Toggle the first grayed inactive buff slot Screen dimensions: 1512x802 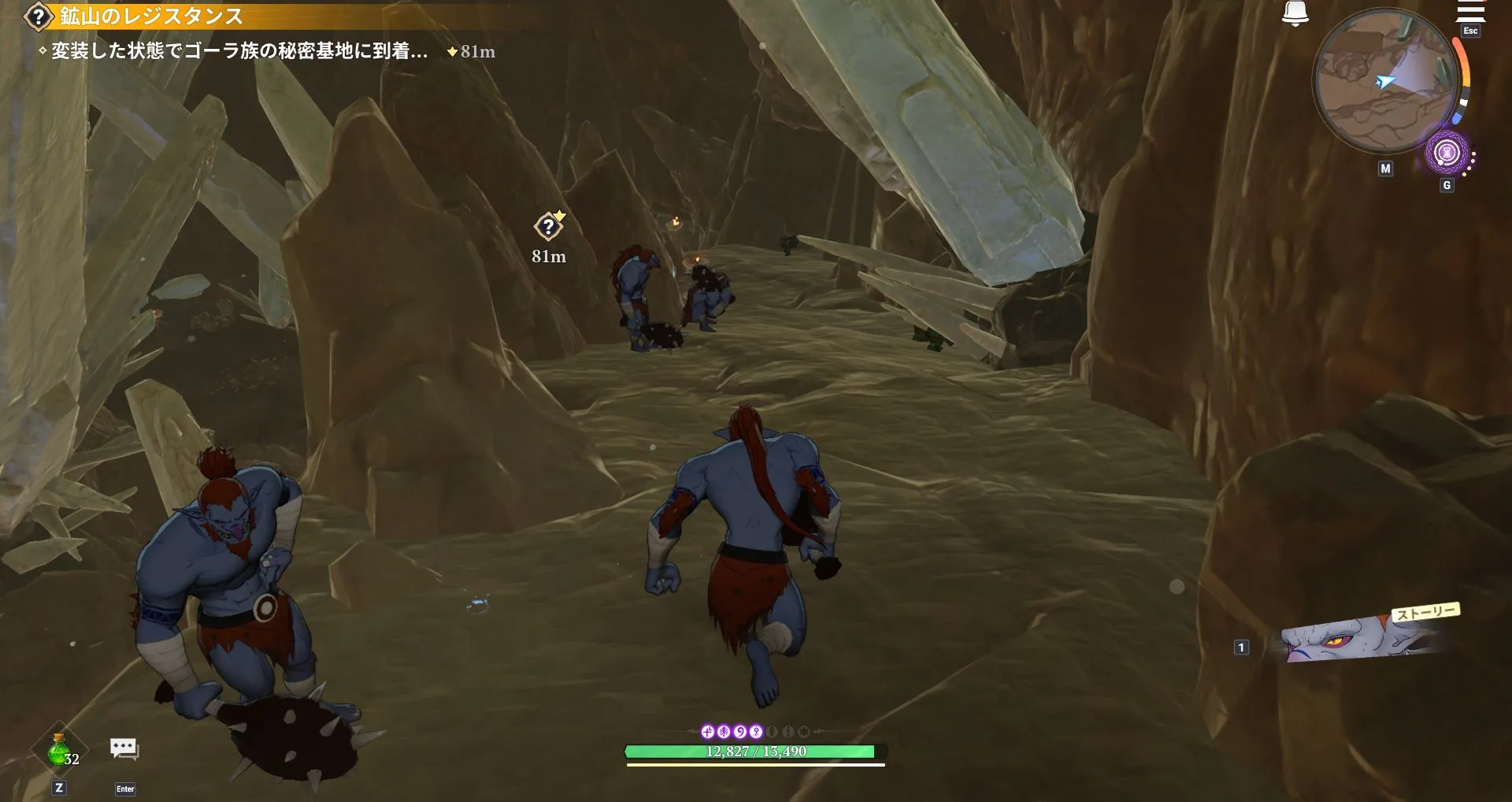point(773,731)
